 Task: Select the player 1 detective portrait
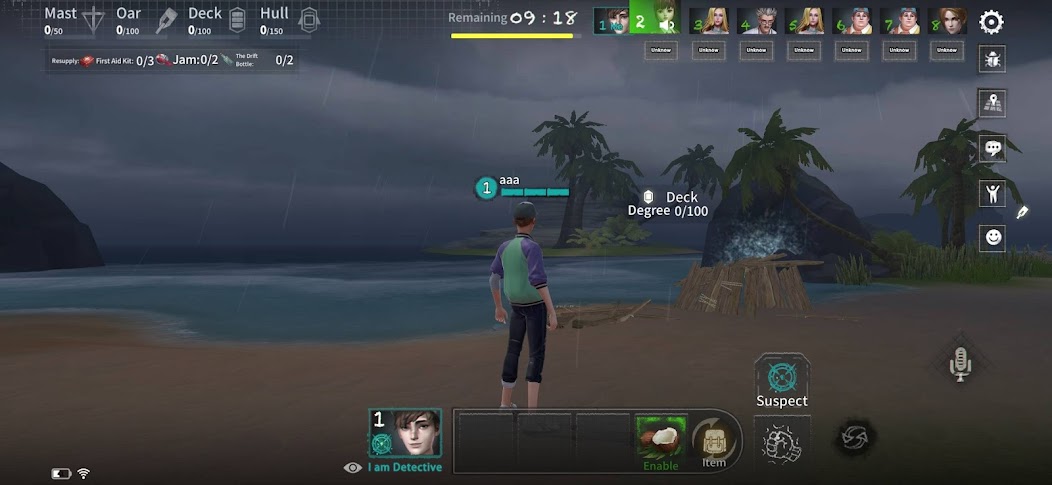coord(405,433)
